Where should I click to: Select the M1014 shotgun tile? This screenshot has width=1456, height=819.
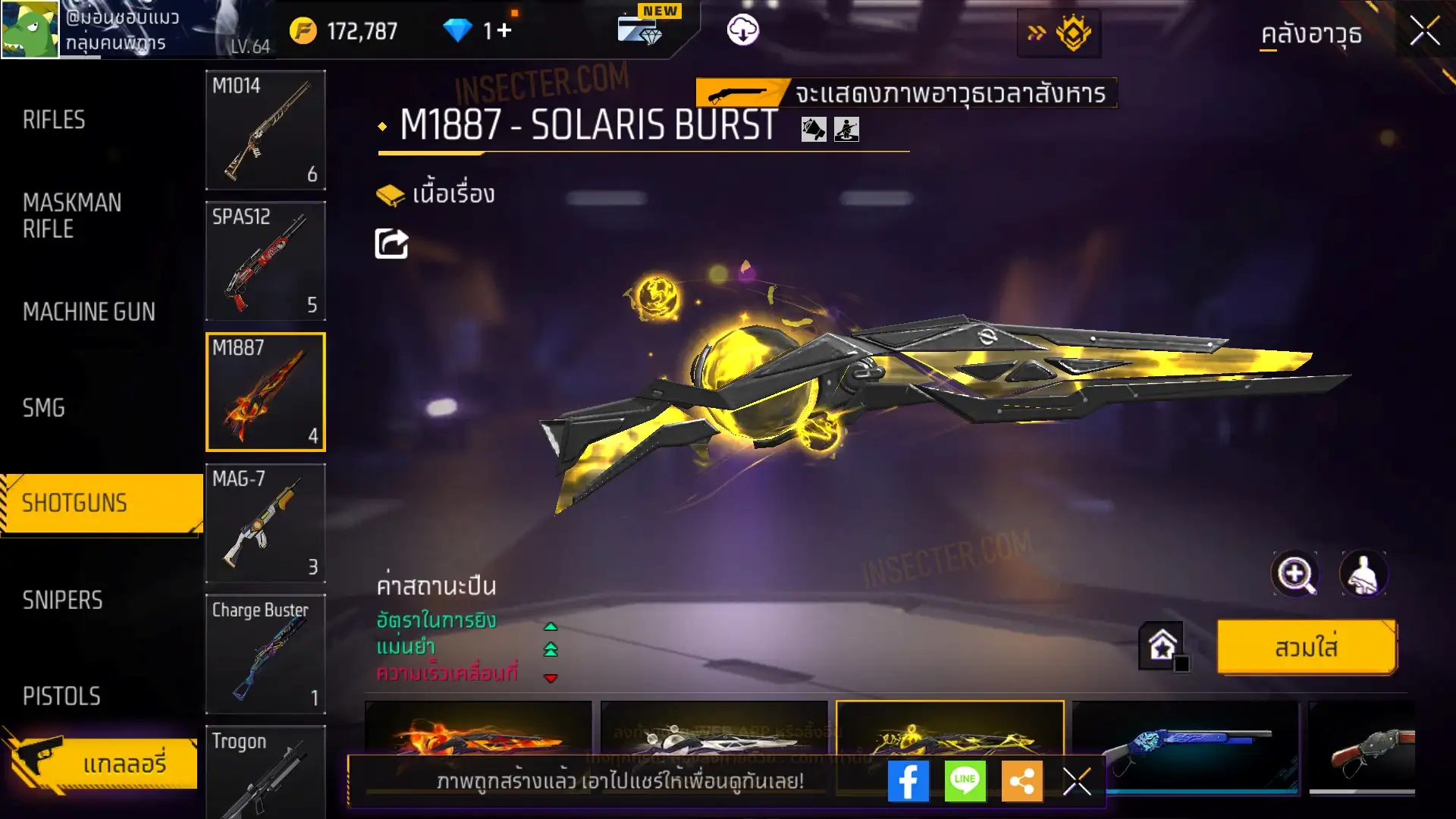[x=265, y=130]
